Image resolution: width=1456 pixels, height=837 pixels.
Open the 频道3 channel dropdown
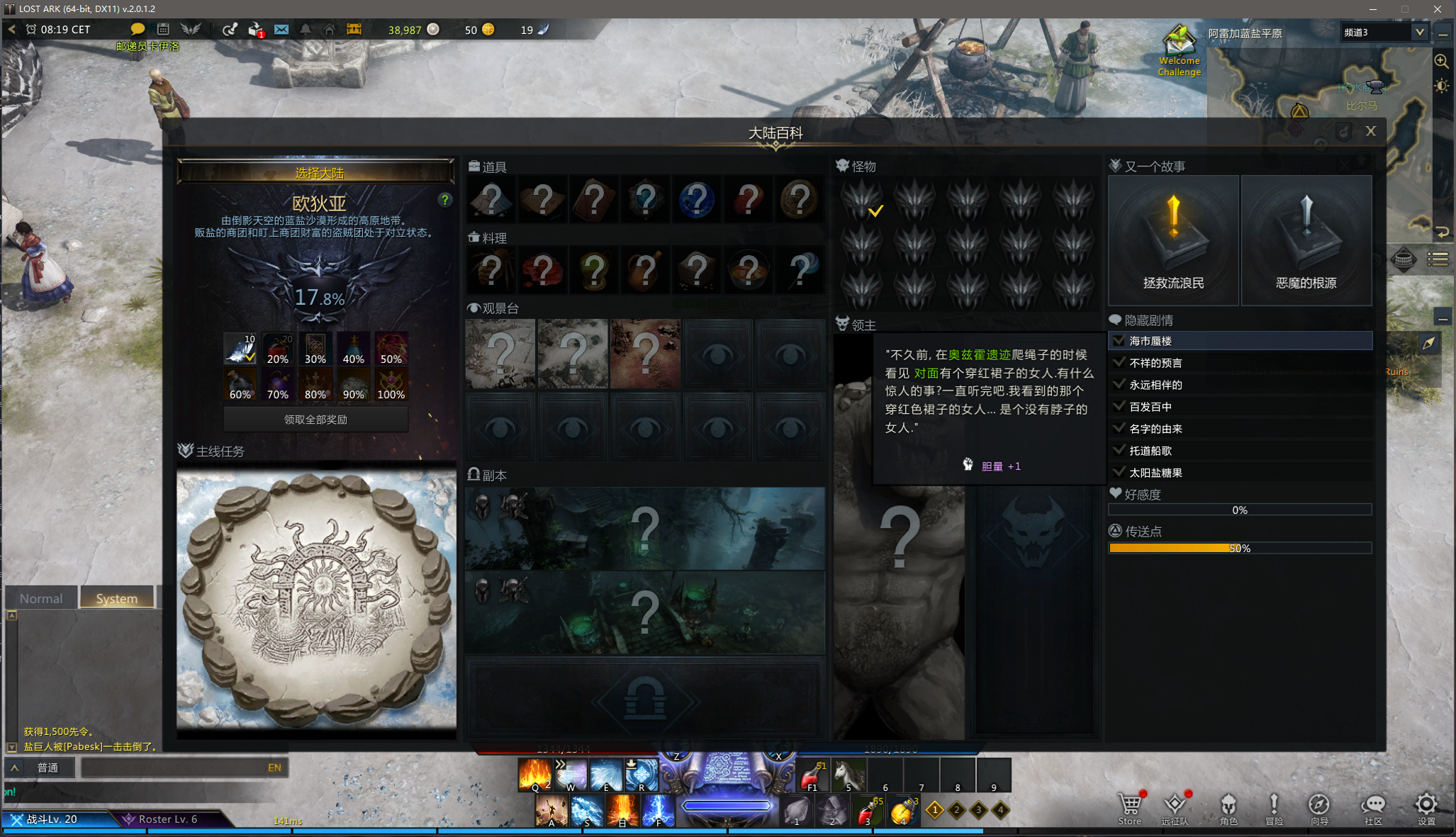click(x=1419, y=32)
